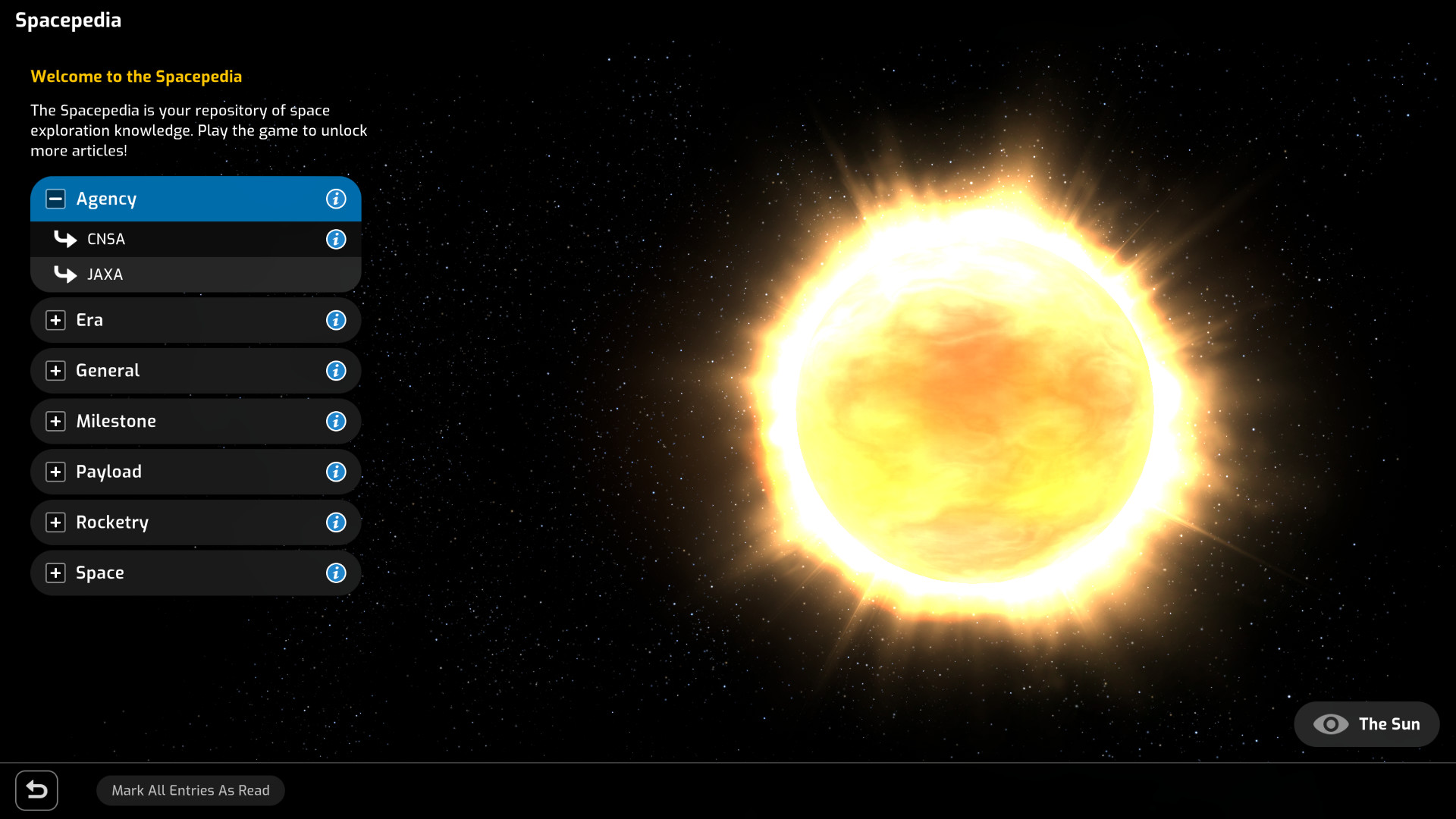
Task: Expand the Payload category
Action: (x=55, y=472)
